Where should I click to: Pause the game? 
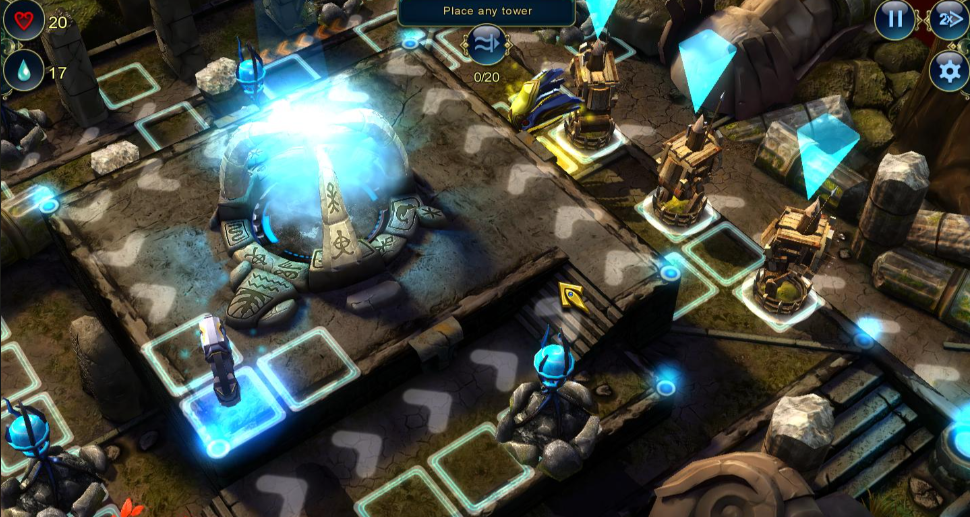[895, 18]
